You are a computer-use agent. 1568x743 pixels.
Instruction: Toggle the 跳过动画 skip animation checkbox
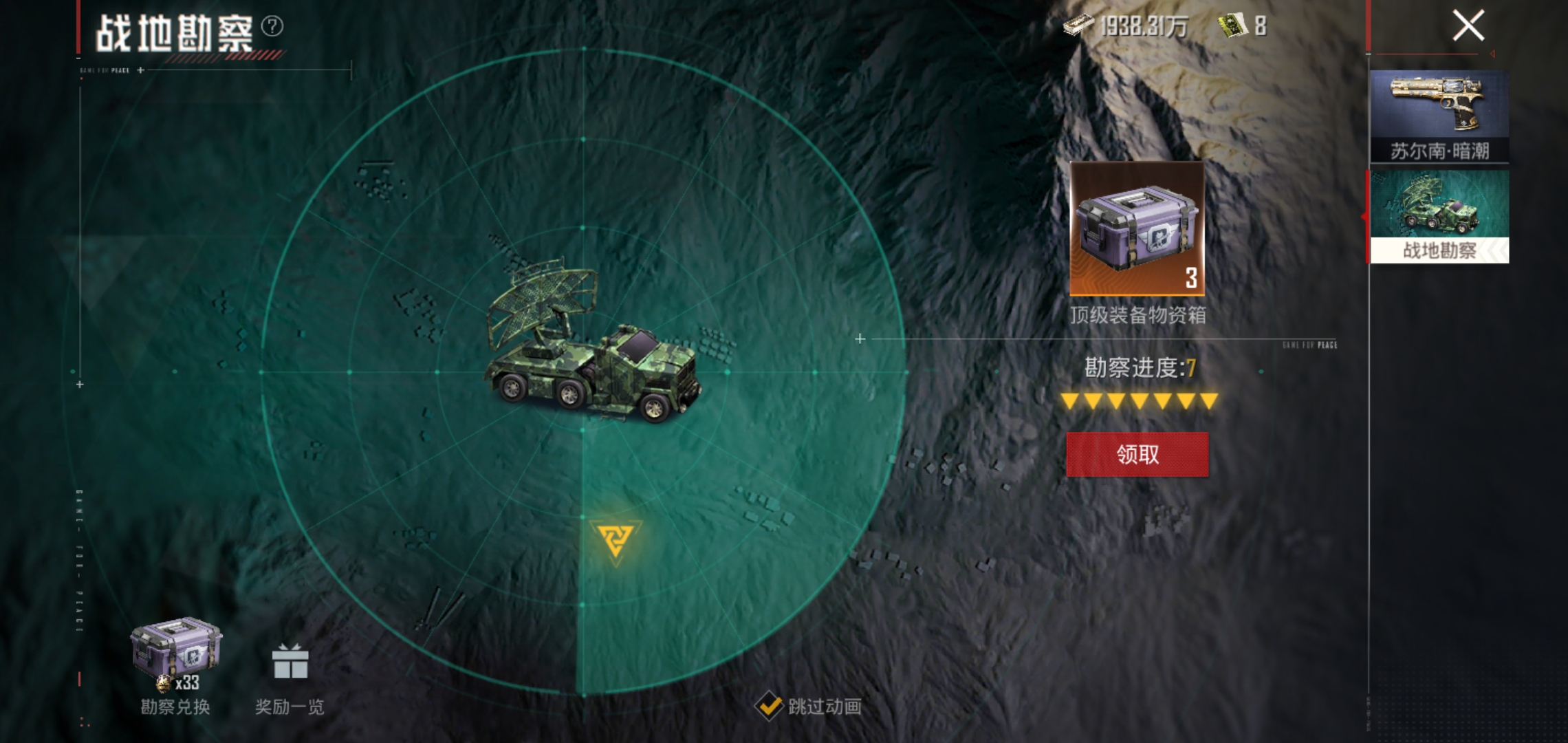tap(769, 707)
